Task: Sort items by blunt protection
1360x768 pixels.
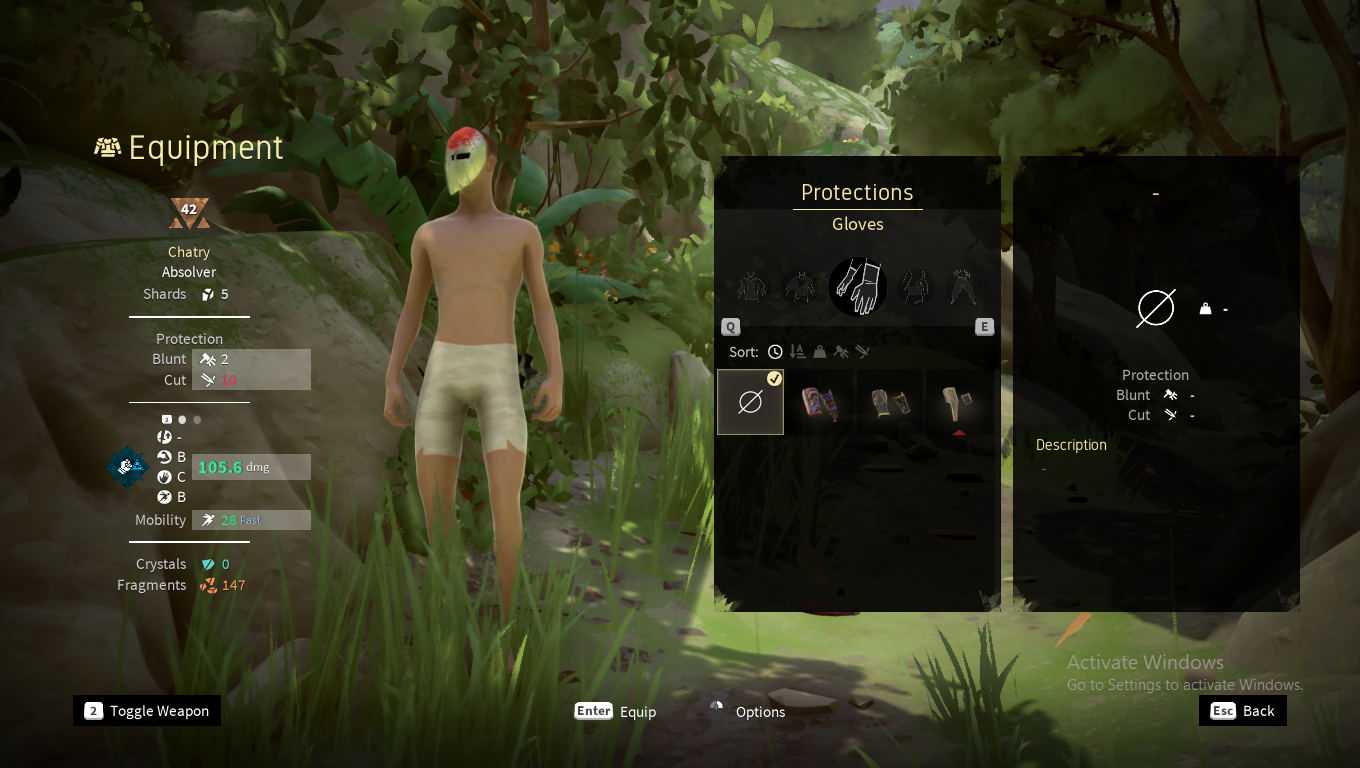Action: [841, 352]
